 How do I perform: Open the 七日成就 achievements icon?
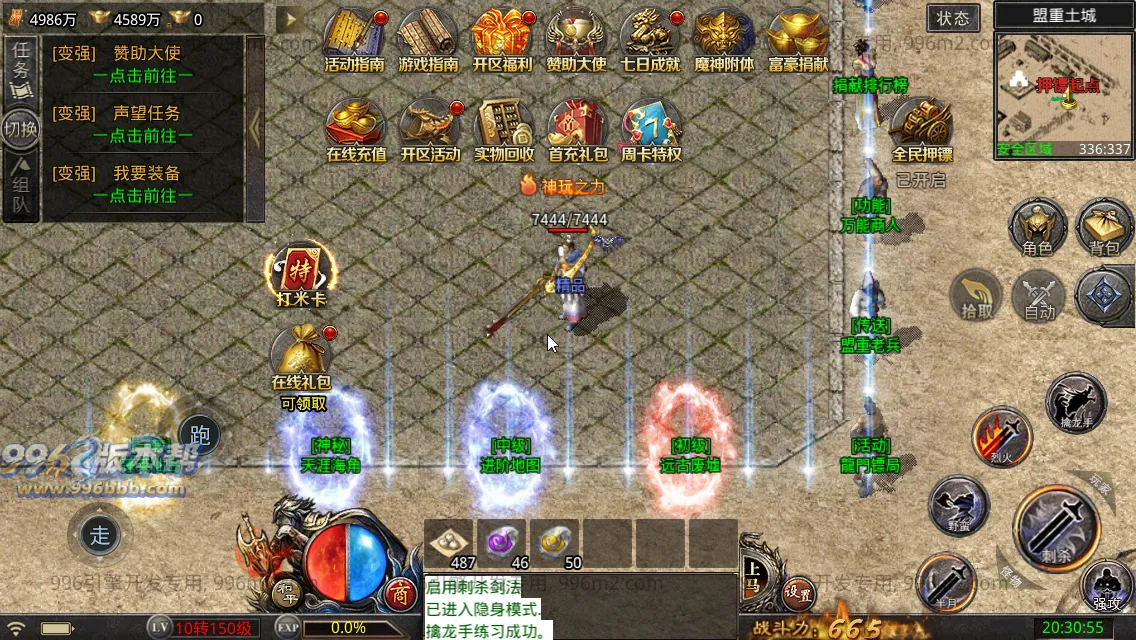tap(650, 38)
